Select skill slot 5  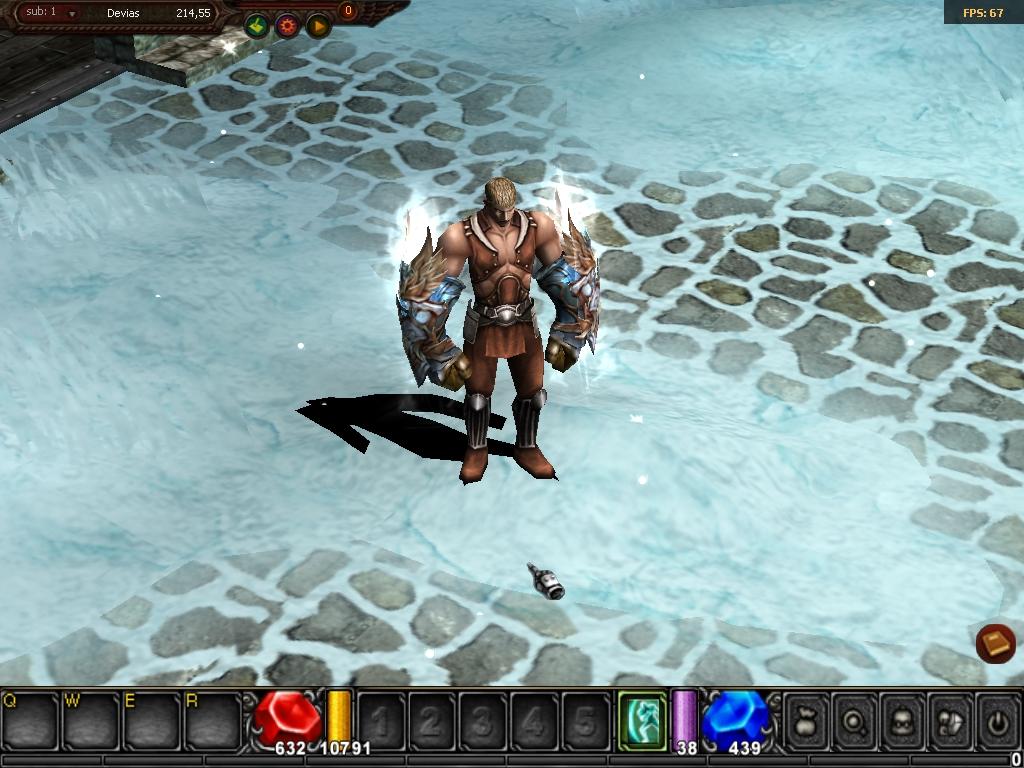pos(585,720)
